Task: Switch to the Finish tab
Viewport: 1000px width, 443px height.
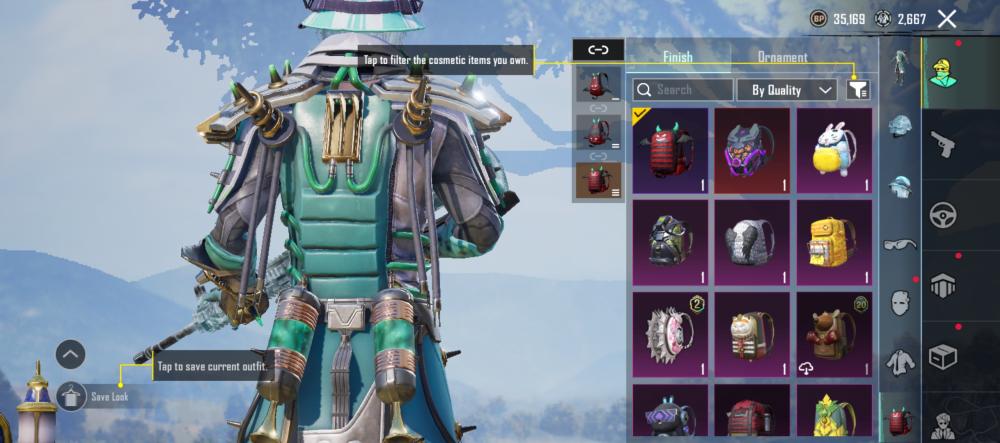Action: (x=677, y=57)
